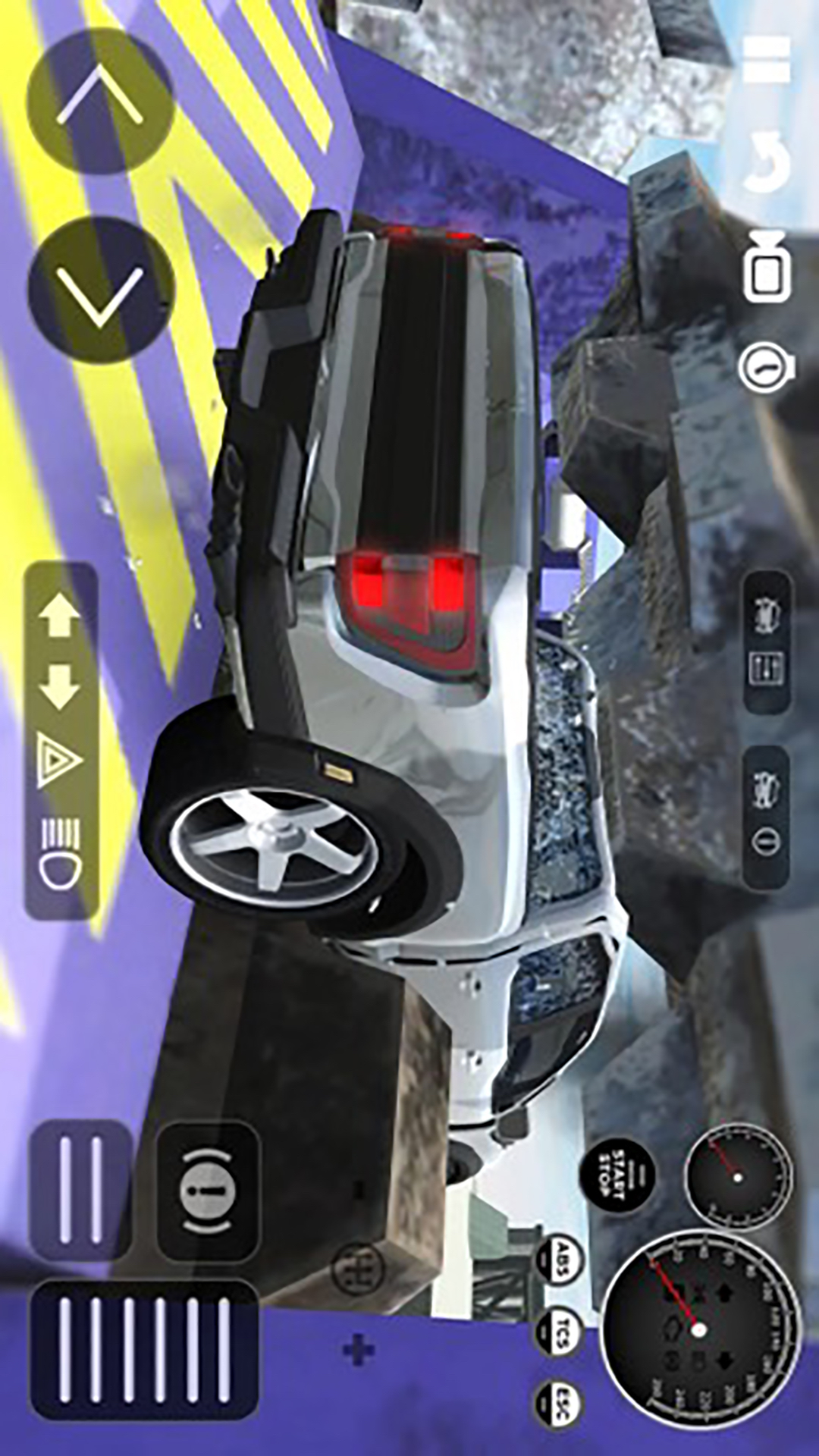
Task: Step on the six-bar gas pedal
Action: [x=144, y=1350]
